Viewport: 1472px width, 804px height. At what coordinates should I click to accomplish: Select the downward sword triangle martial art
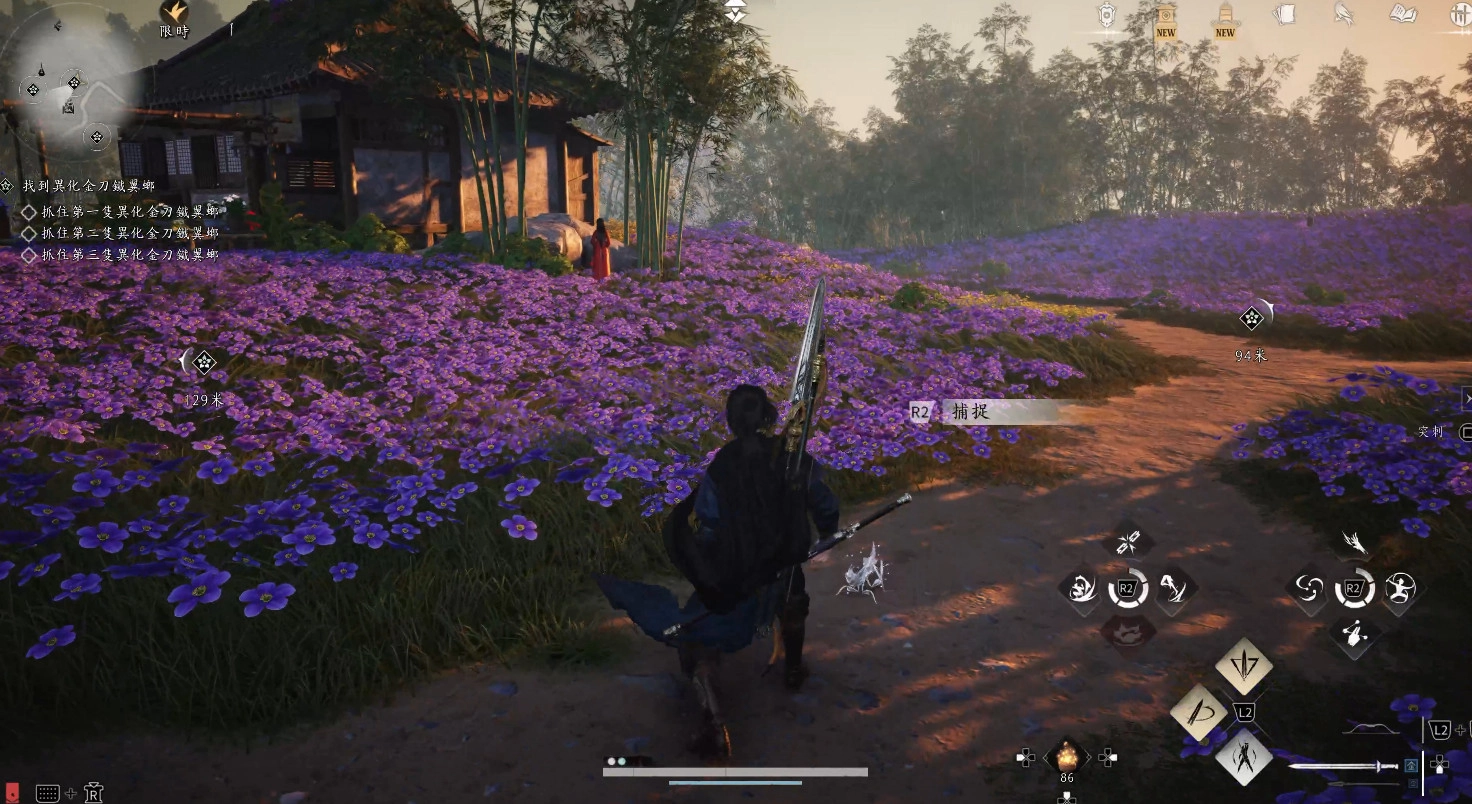[1243, 666]
